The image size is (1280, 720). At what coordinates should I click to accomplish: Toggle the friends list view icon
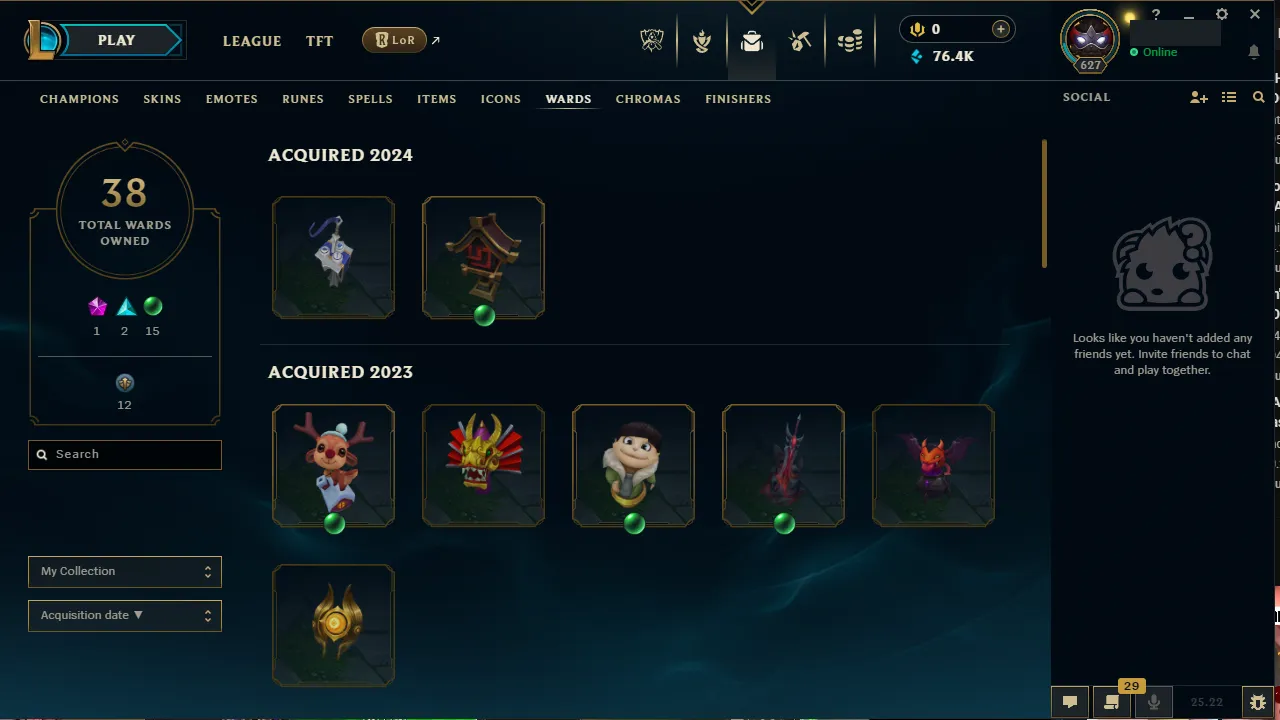point(1229,97)
